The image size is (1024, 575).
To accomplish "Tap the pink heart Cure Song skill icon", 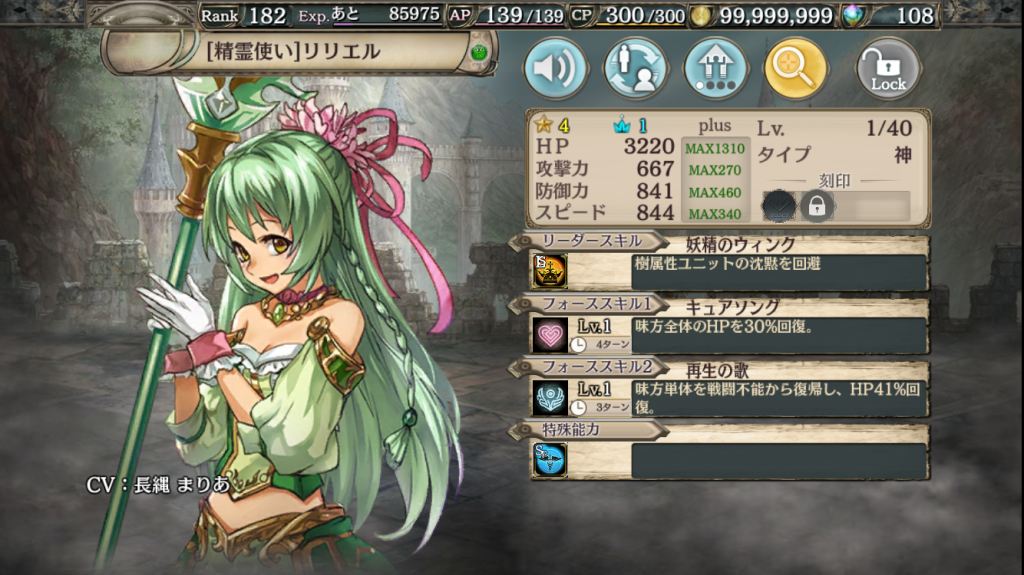I will point(549,335).
